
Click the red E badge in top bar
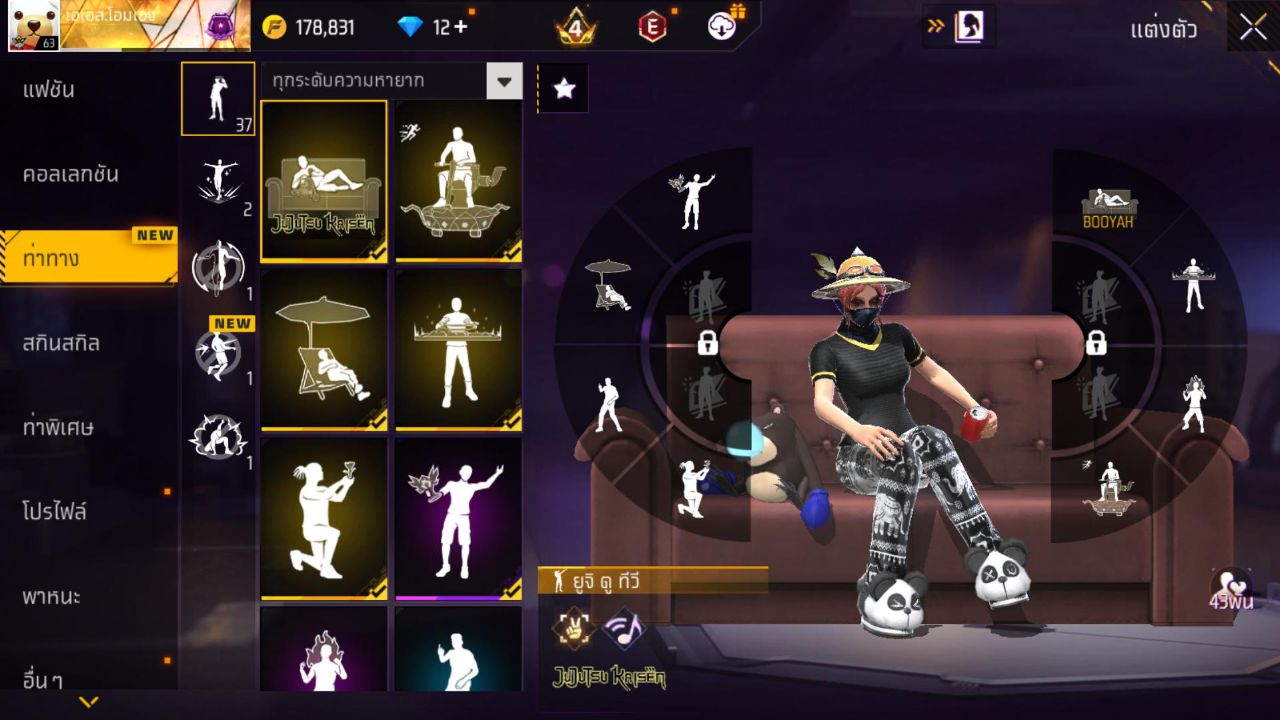[x=651, y=27]
